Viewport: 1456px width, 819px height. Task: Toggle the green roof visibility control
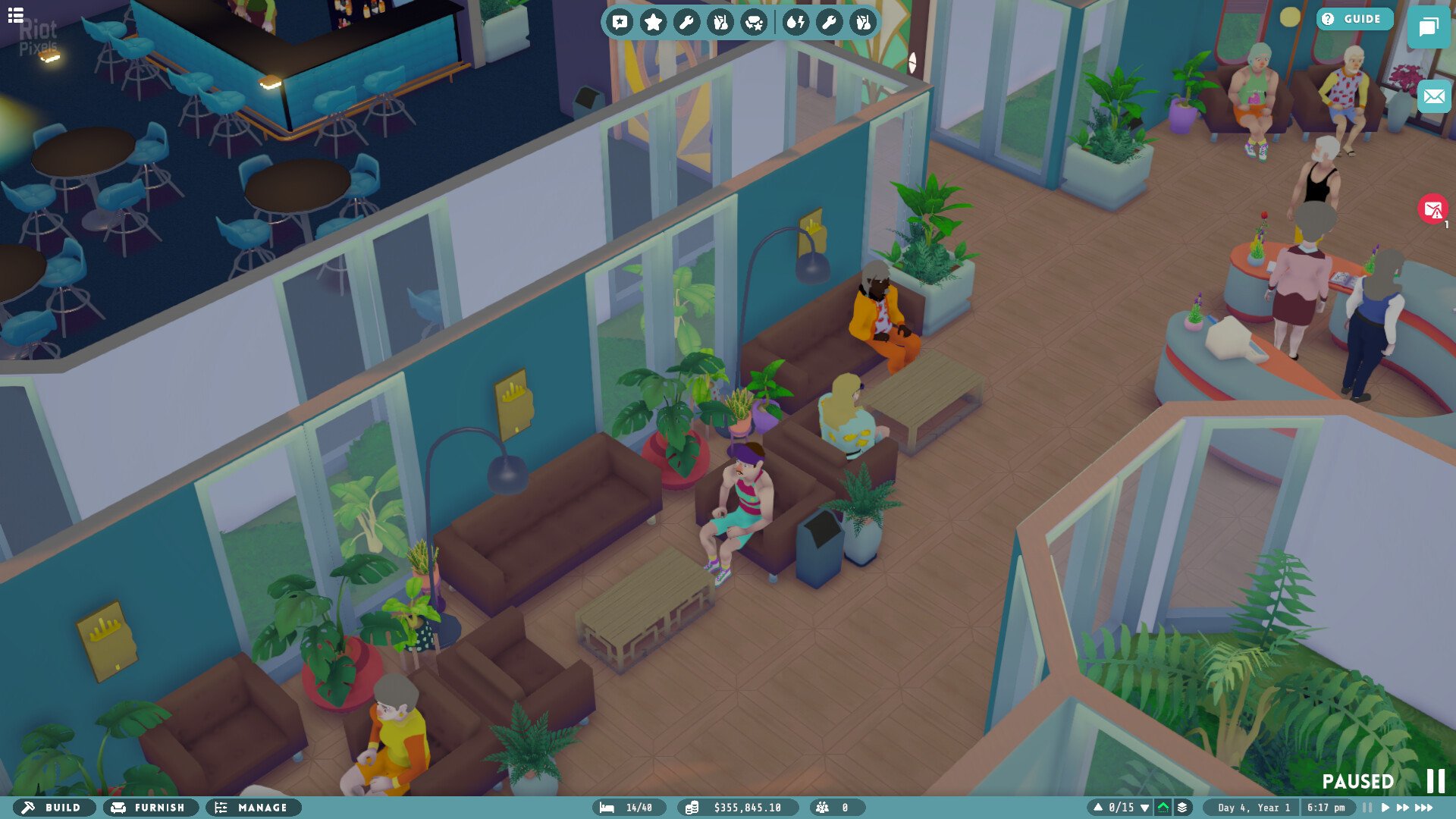coord(1163,808)
